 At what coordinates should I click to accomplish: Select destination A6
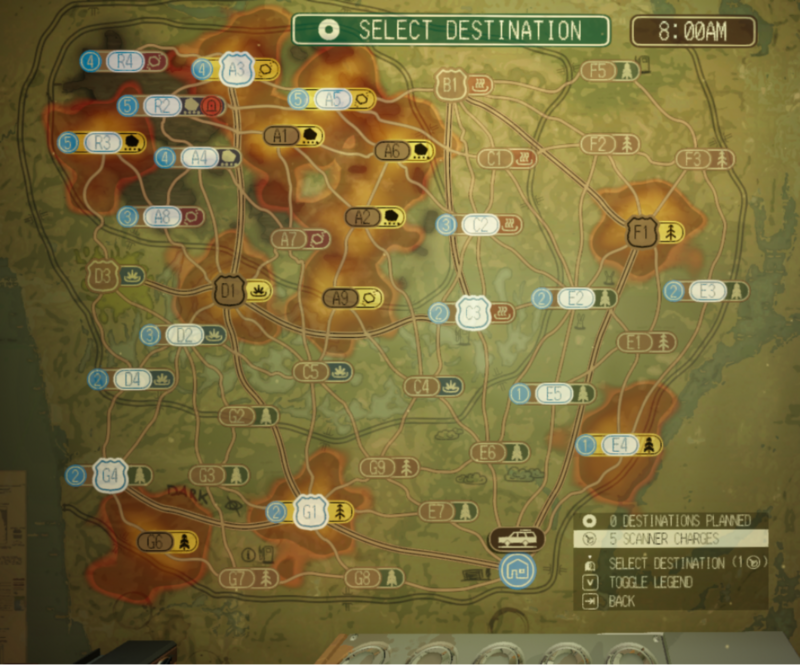[394, 151]
